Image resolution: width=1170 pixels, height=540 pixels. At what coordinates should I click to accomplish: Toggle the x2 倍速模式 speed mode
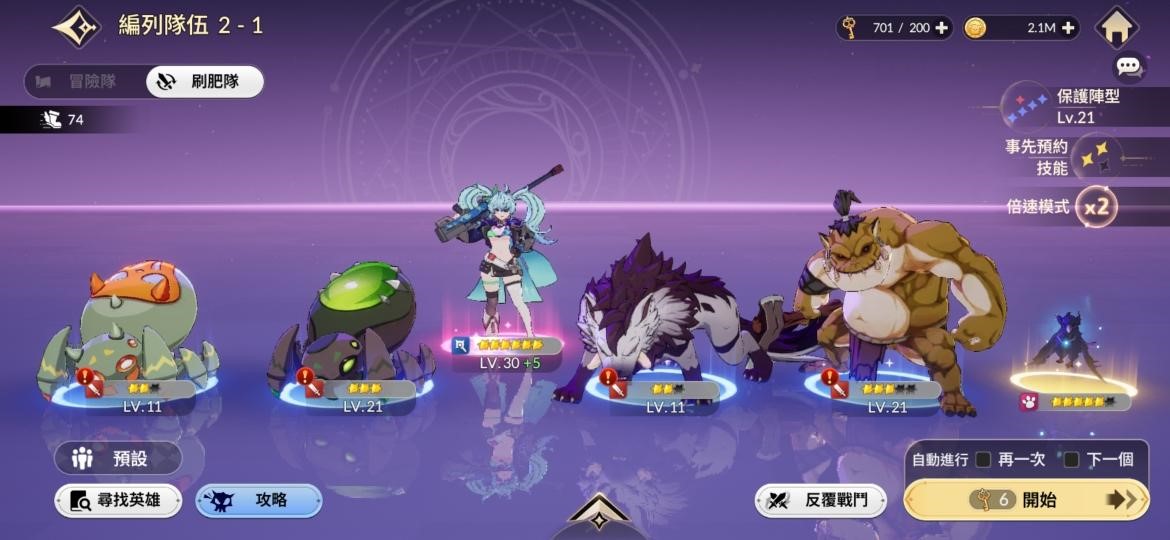click(1097, 207)
